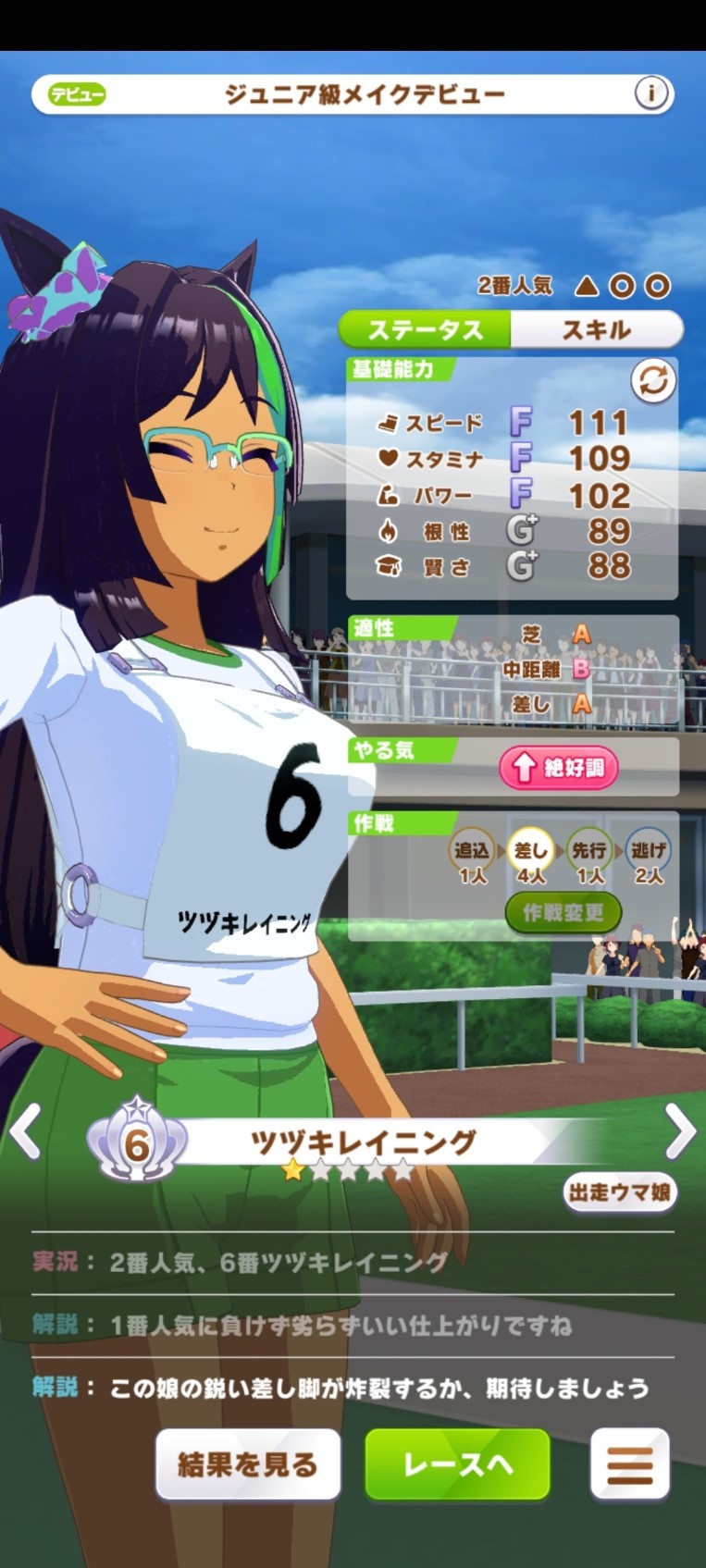Image resolution: width=706 pixels, height=1568 pixels.
Task: Open the race info button
Action: point(651,93)
